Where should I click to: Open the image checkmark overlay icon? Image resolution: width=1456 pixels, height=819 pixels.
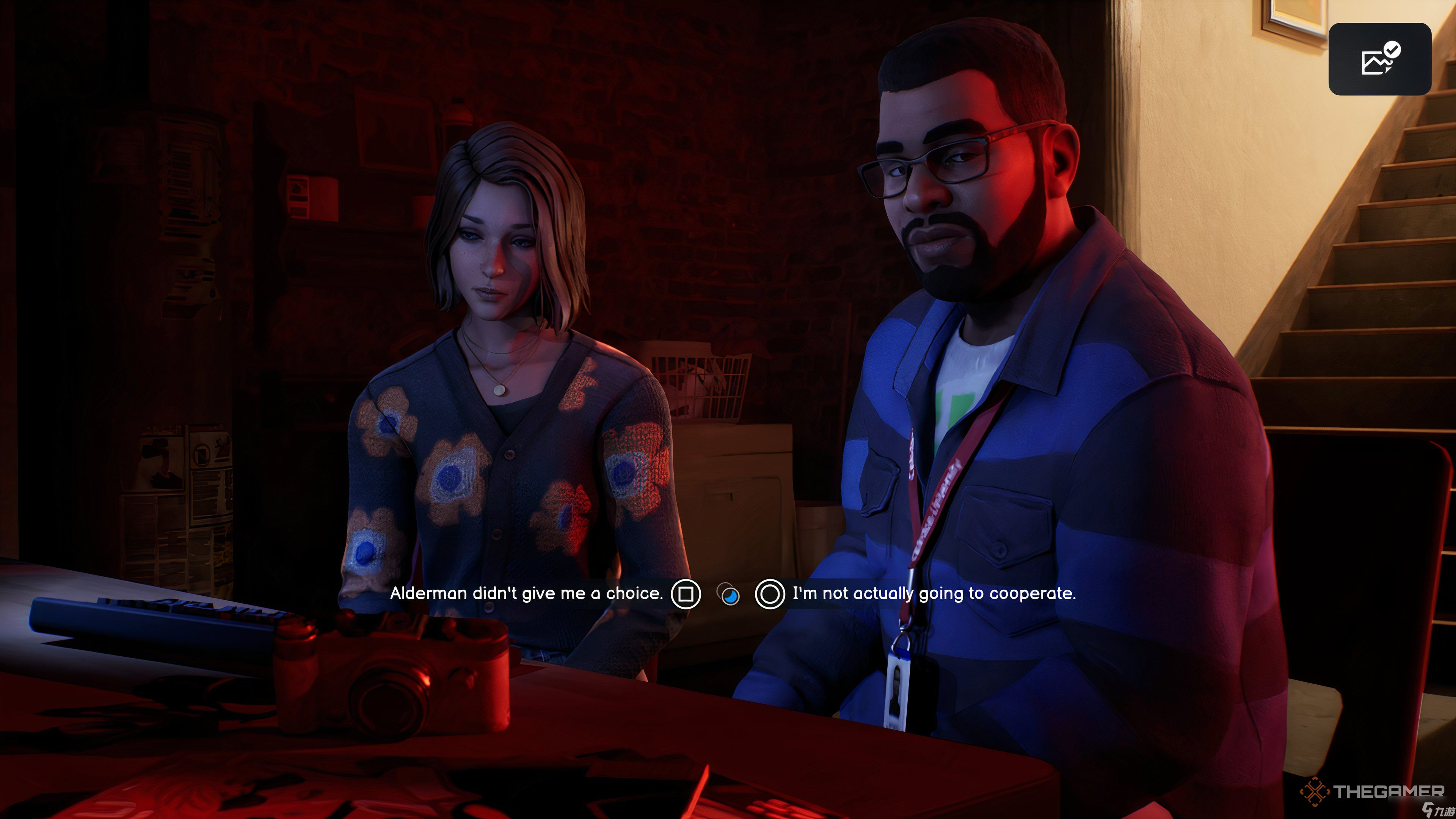point(1379,59)
